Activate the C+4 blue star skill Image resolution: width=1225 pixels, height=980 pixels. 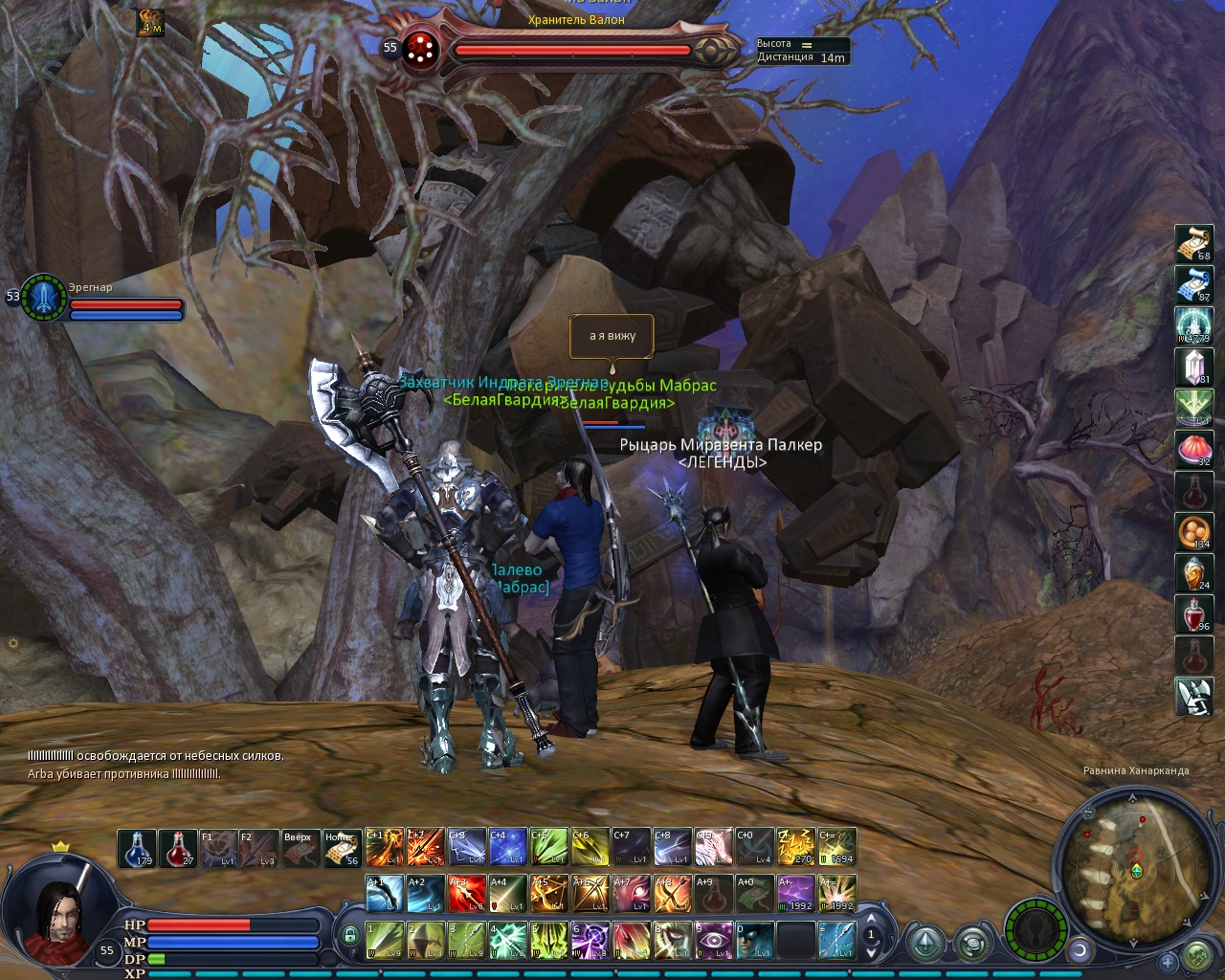[507, 847]
